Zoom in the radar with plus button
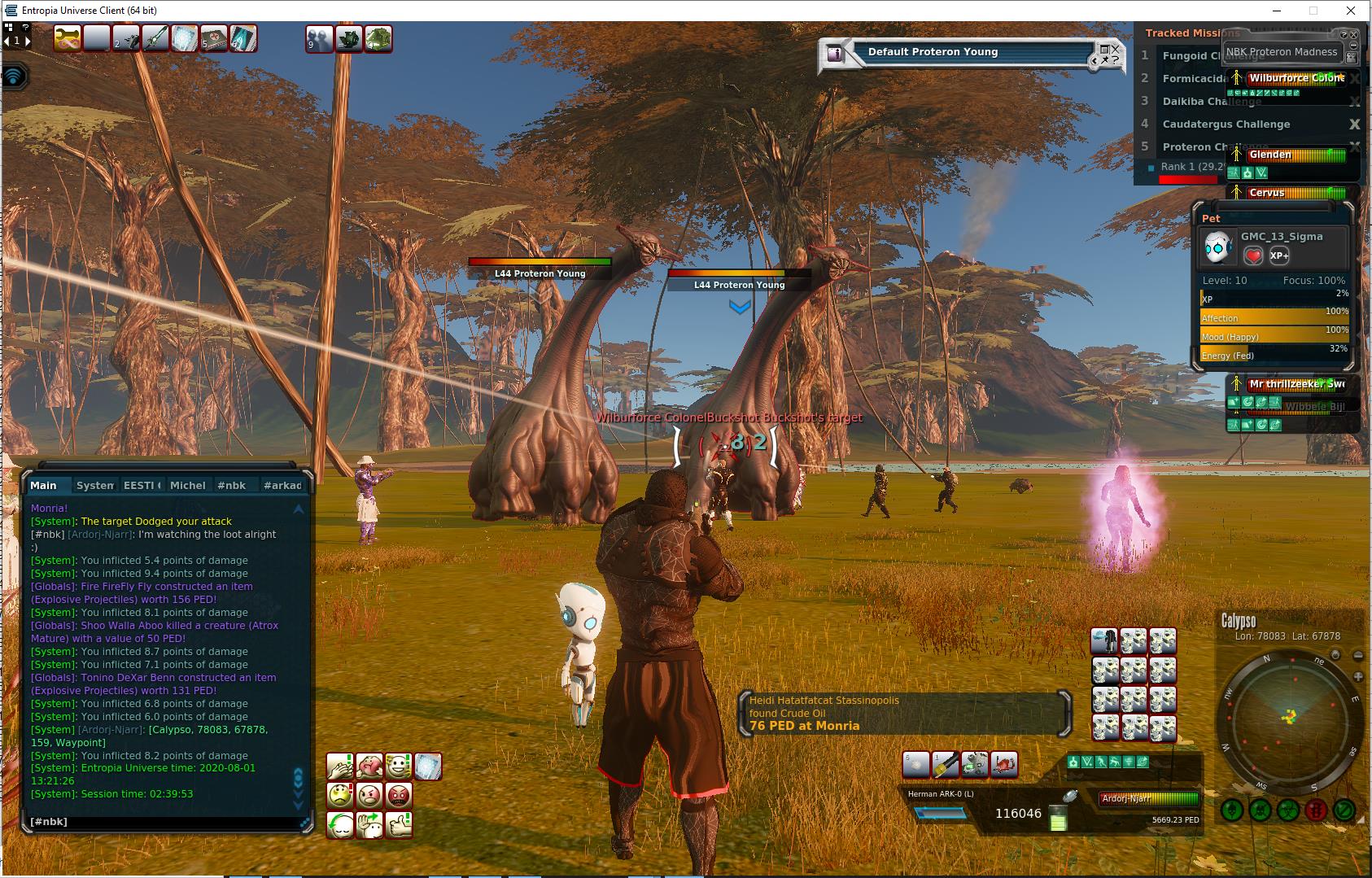The width and height of the screenshot is (1372, 878). (x=1357, y=677)
